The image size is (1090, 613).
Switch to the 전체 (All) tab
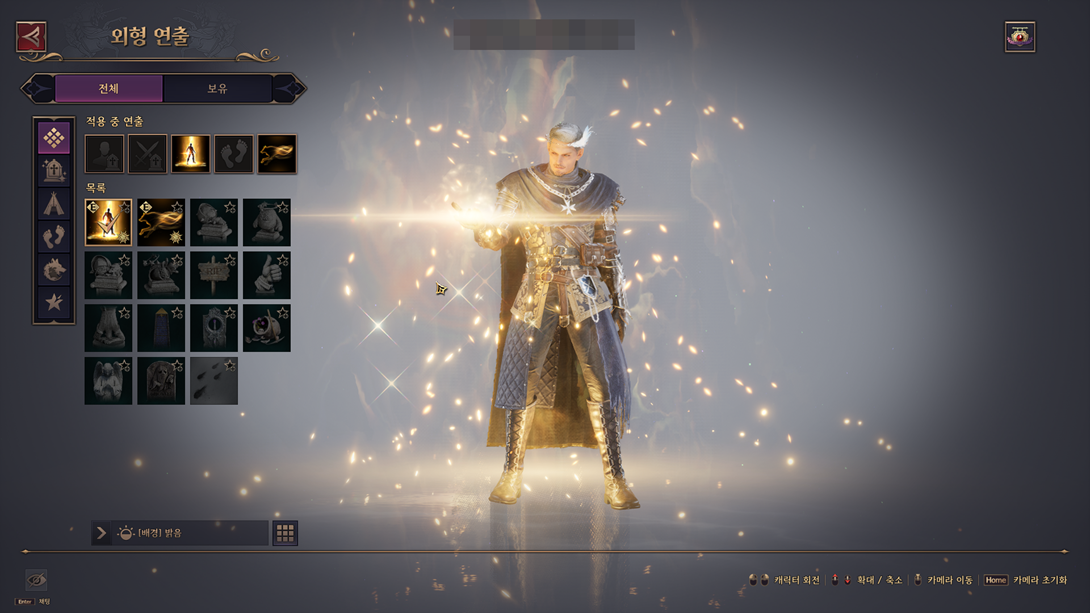108,89
